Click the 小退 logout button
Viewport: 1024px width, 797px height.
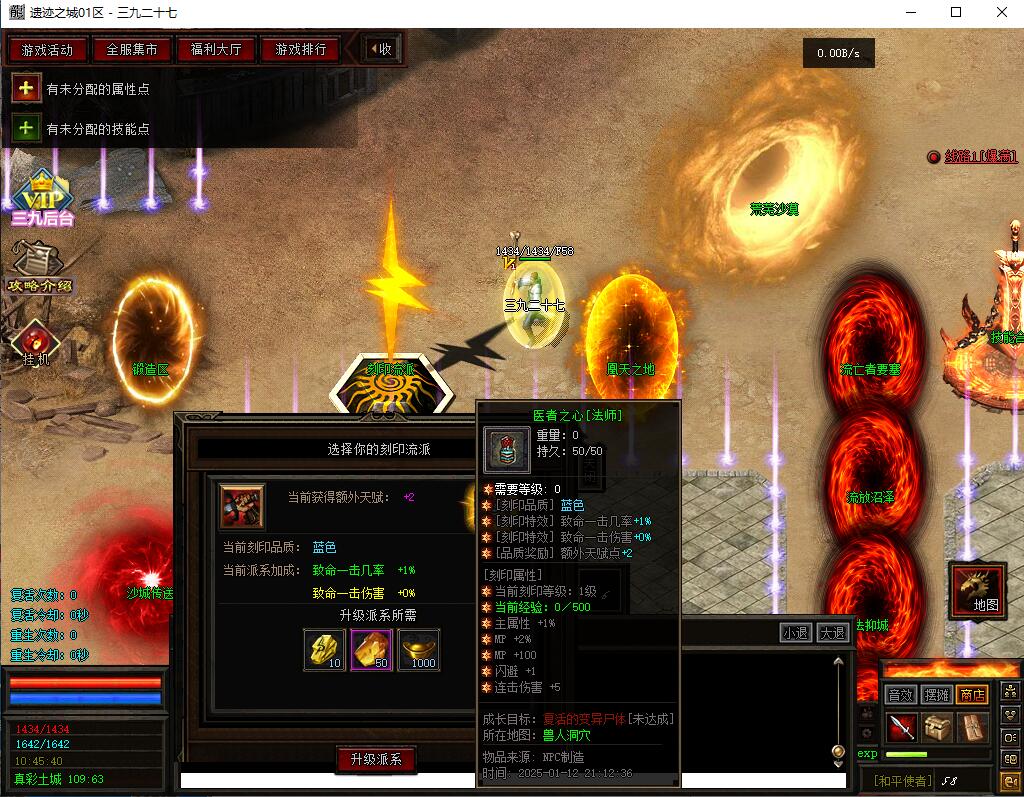pyautogui.click(x=796, y=632)
